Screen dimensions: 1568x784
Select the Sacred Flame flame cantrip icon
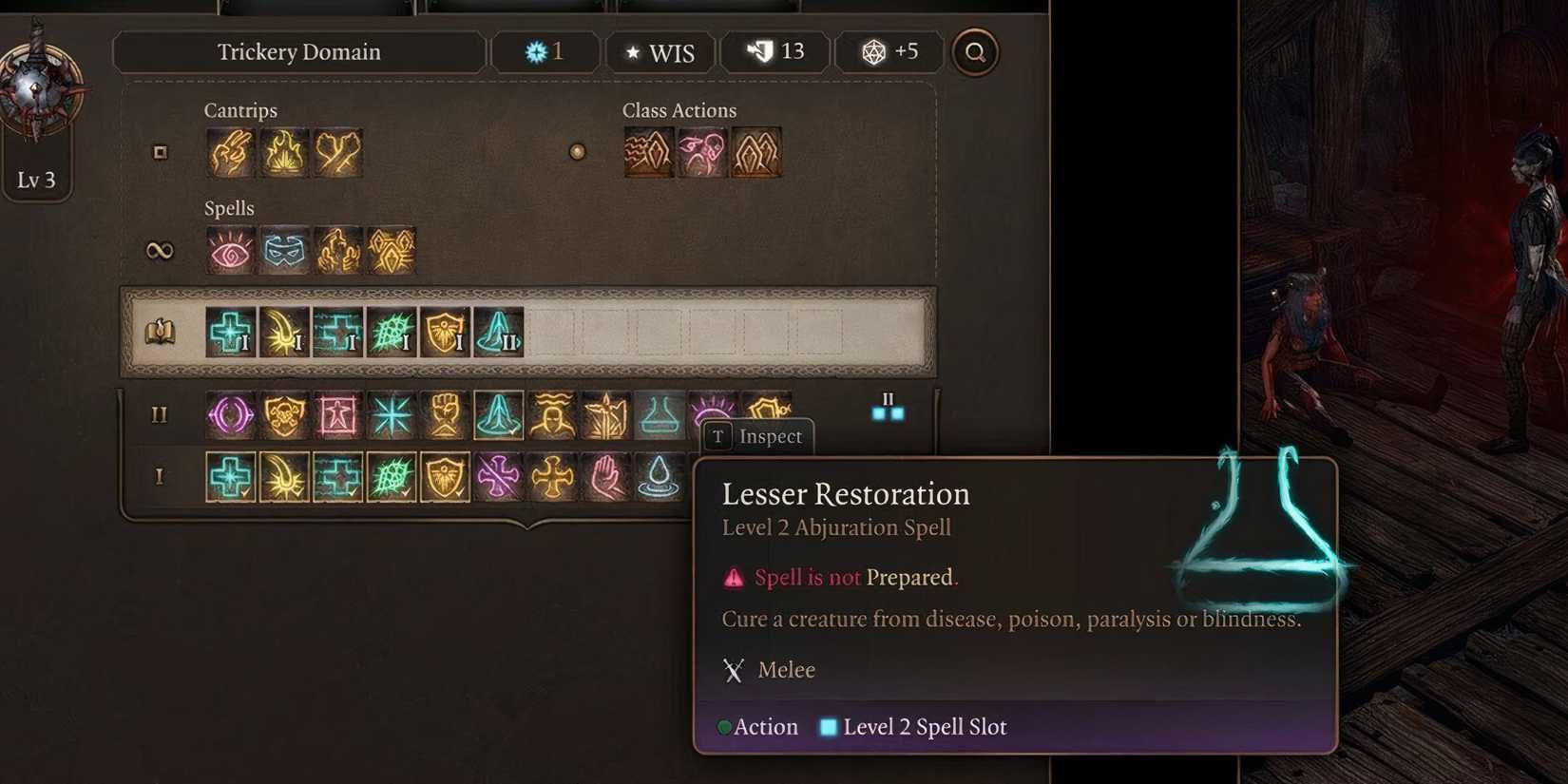(283, 152)
